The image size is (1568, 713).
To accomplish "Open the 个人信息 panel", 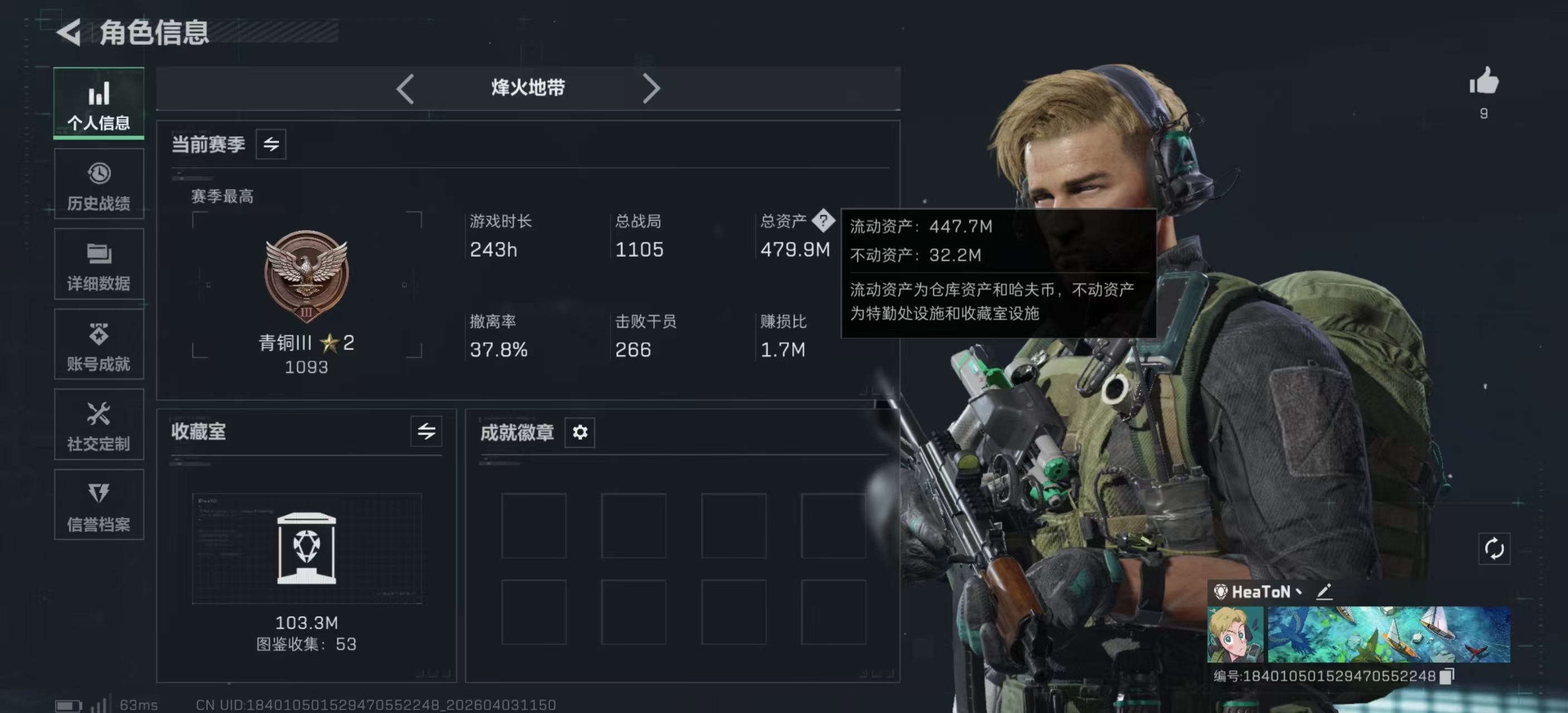I will tap(99, 105).
